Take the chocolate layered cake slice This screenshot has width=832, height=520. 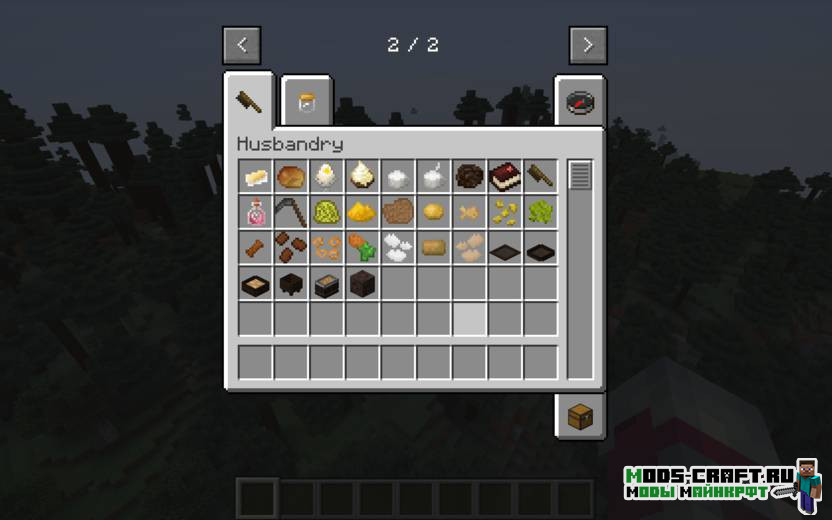505,177
